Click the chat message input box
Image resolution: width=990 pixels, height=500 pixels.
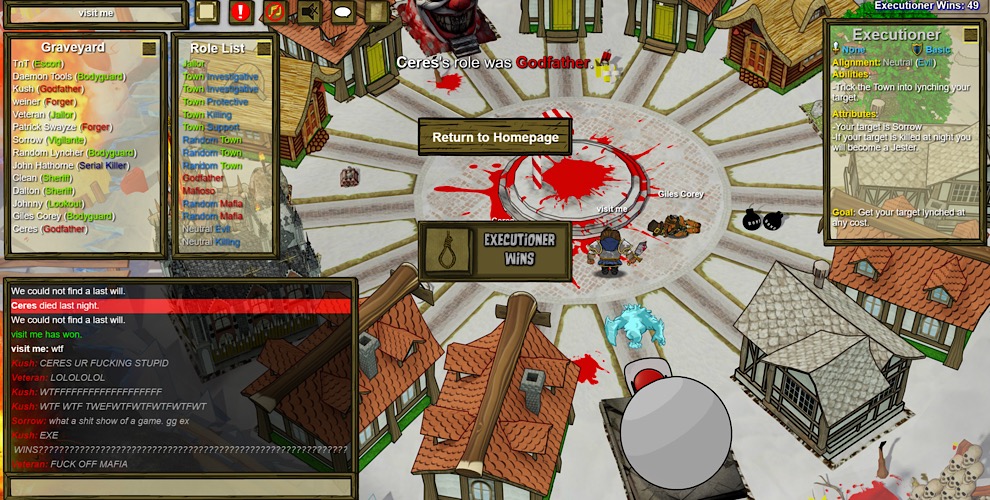[180, 487]
